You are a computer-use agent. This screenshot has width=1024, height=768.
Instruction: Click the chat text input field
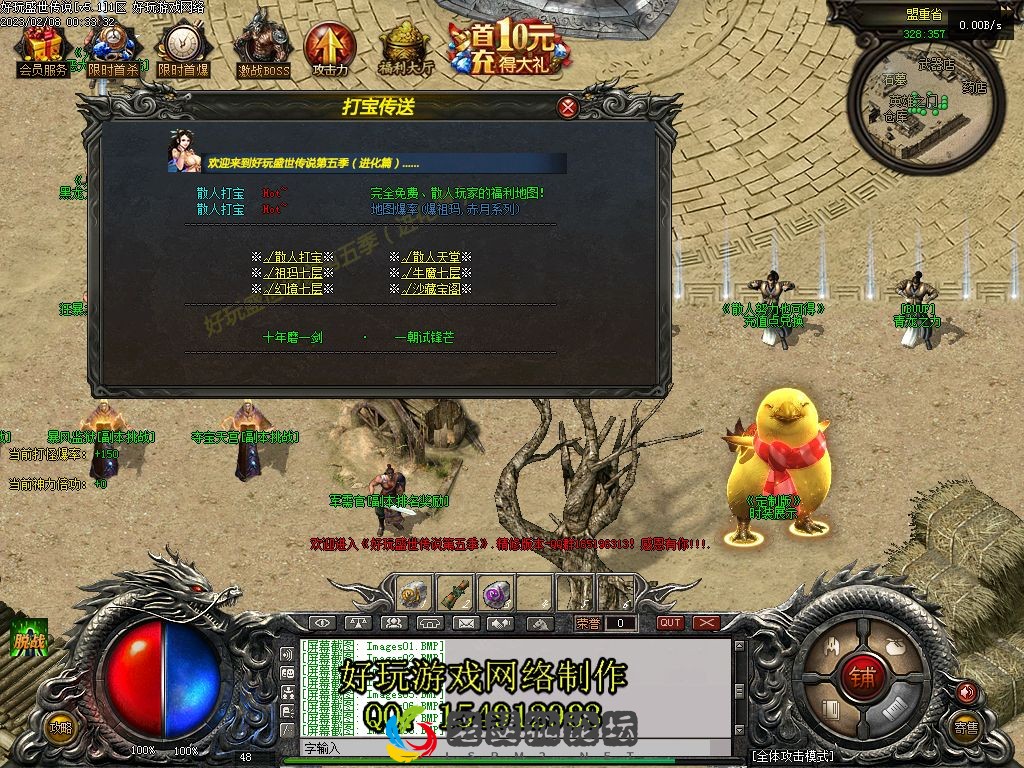(520, 748)
